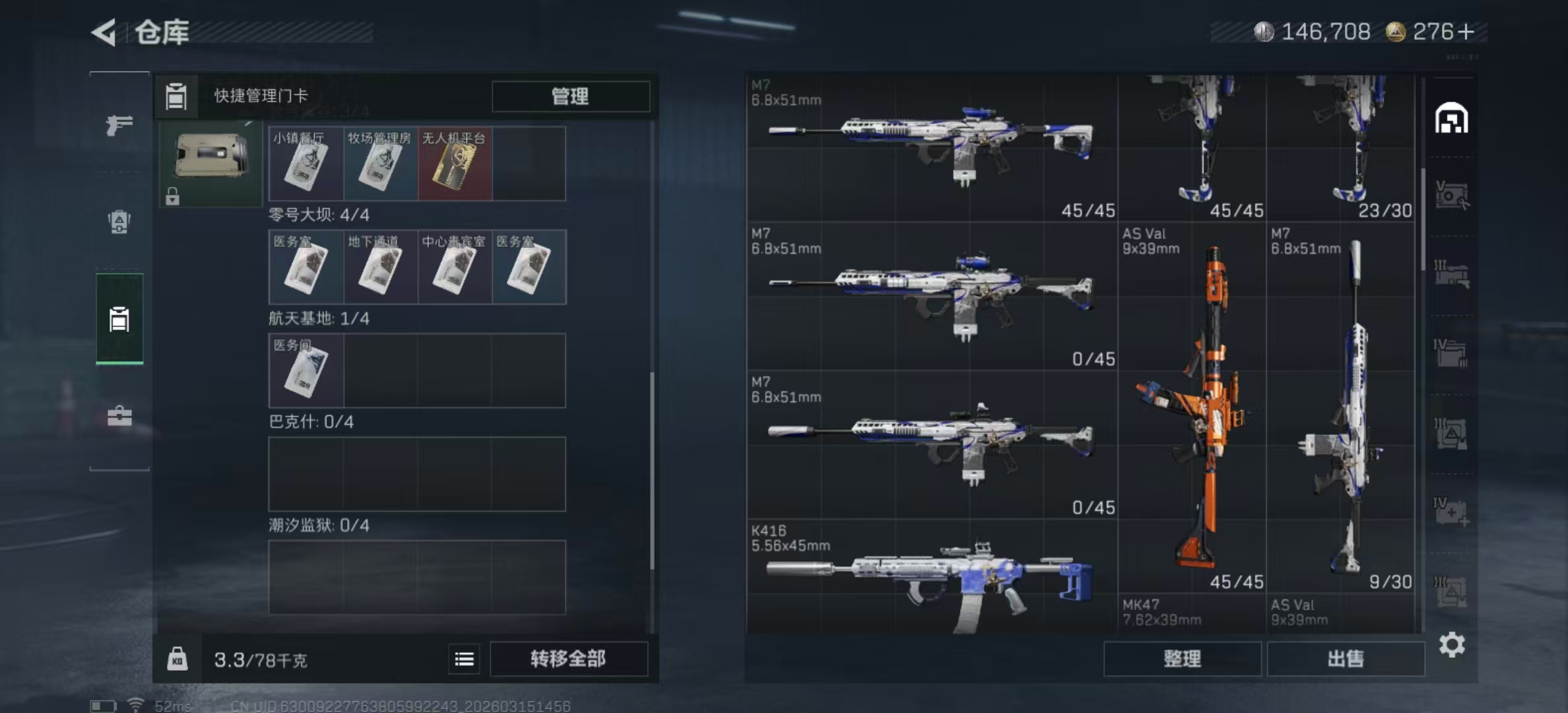Switch to the backpack tab
Viewport: 1568px width, 713px height.
(119, 222)
